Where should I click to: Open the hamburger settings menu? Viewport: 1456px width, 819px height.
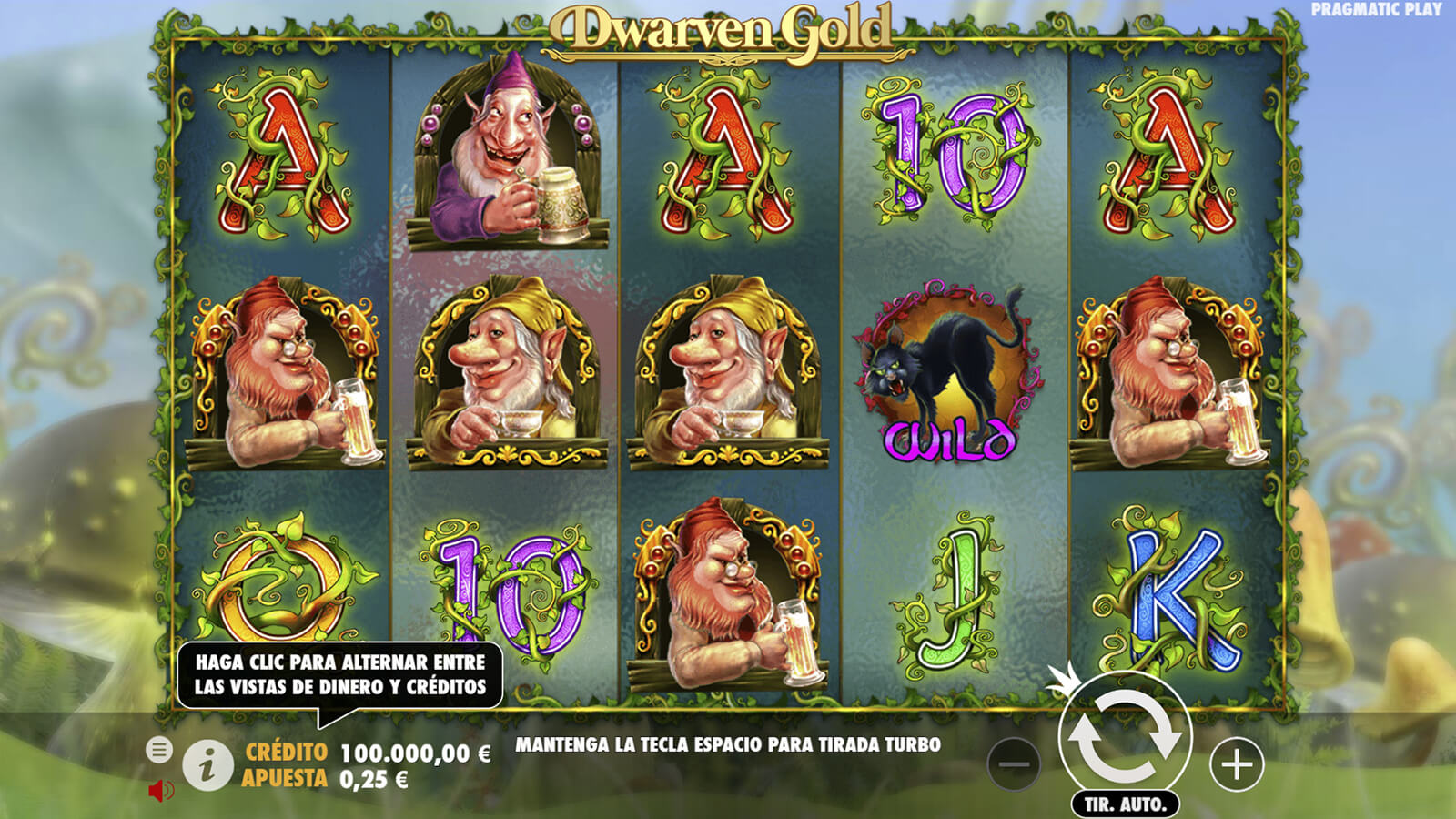[x=159, y=750]
